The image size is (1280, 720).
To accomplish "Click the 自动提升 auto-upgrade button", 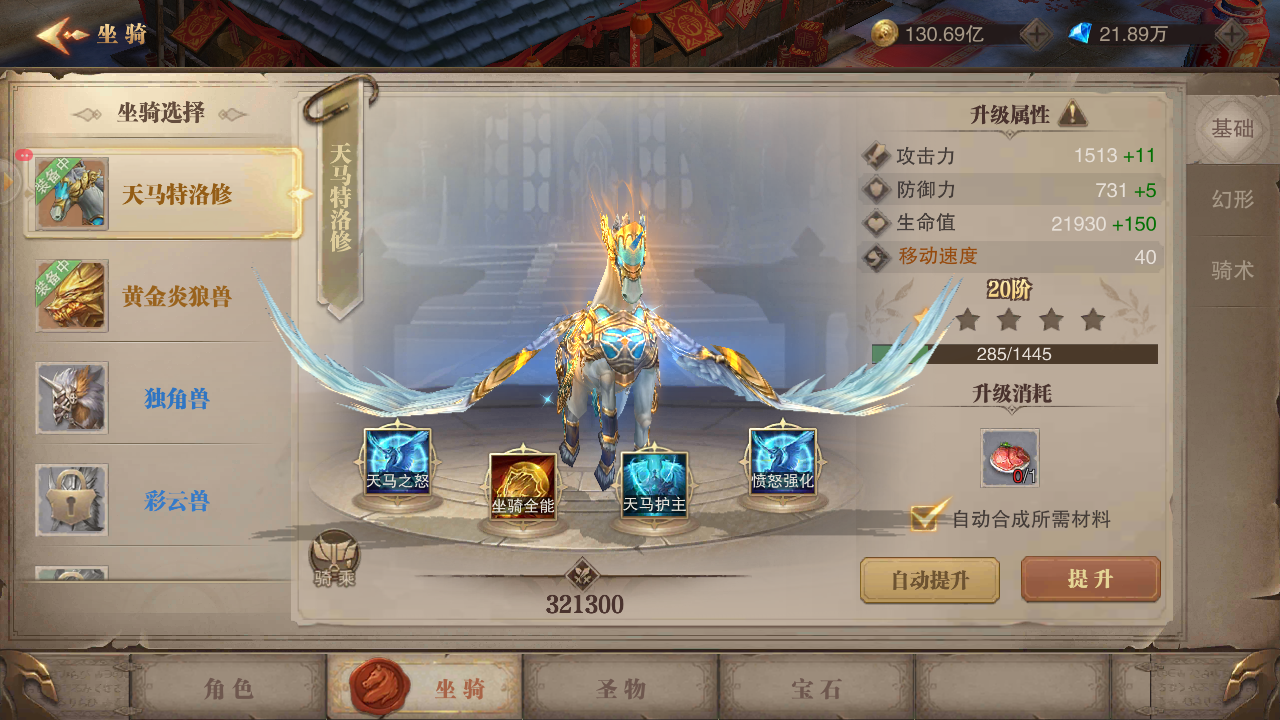I will point(929,580).
